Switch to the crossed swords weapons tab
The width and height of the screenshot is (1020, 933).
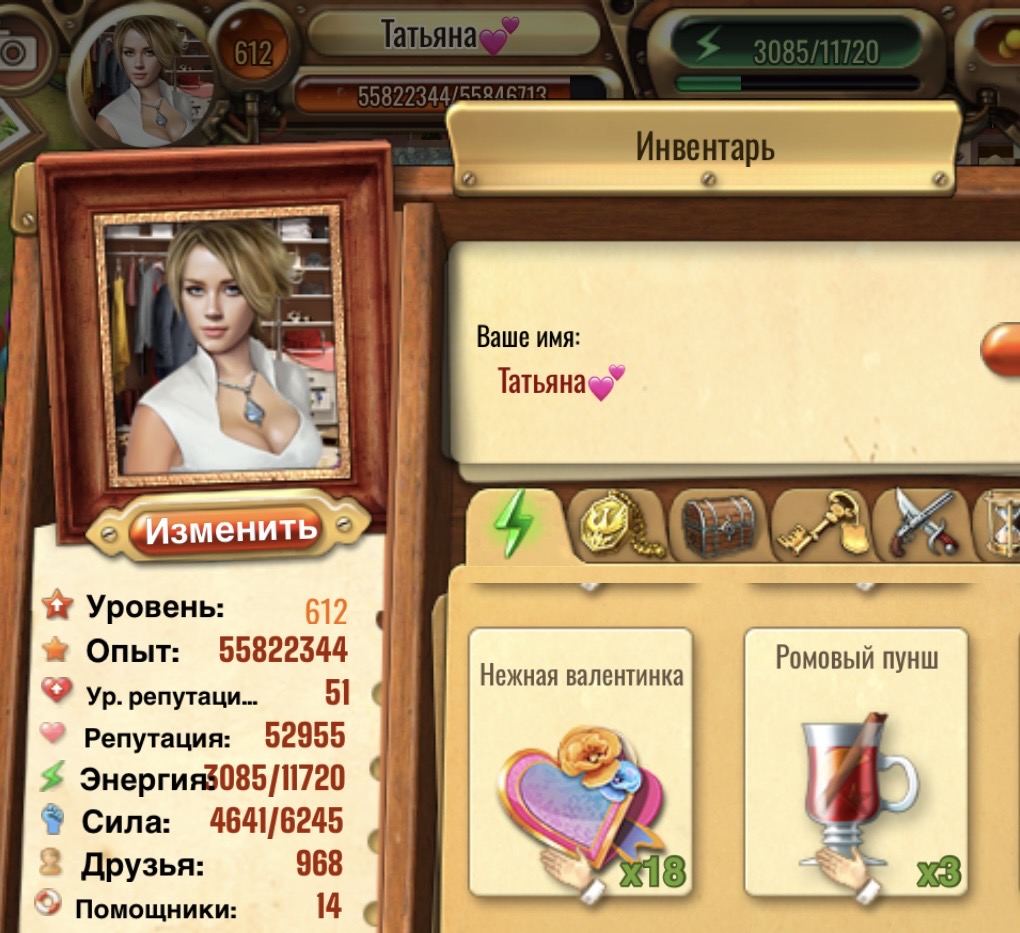tap(921, 523)
